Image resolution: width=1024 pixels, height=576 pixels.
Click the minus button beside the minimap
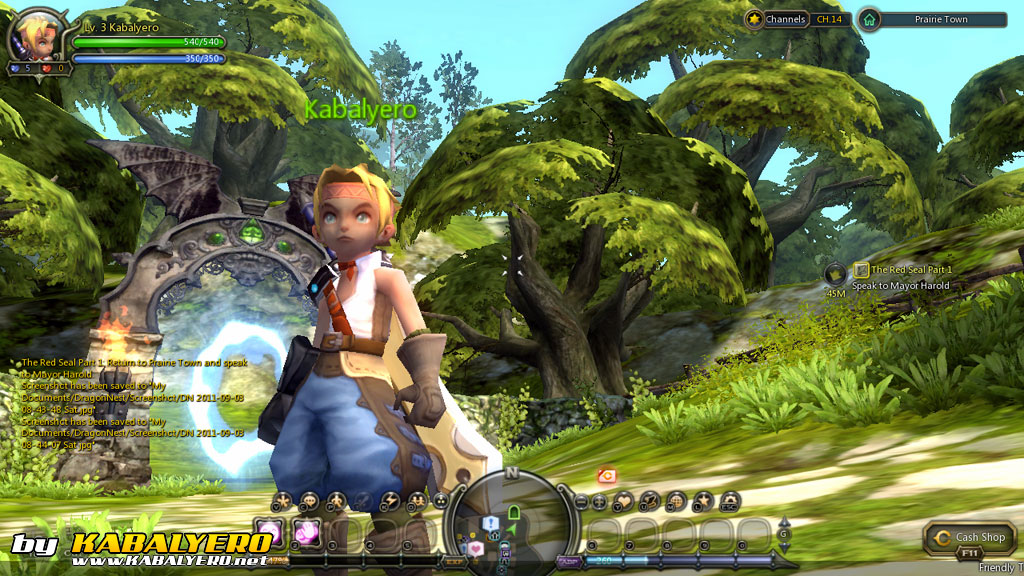pos(581,500)
